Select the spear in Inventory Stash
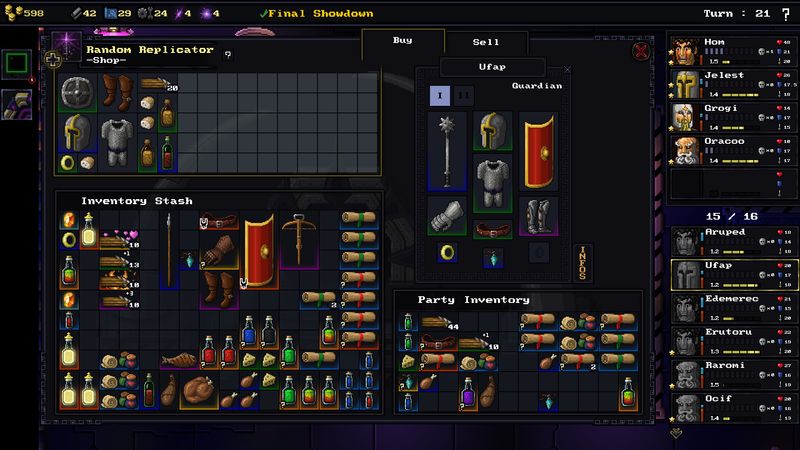The image size is (800, 450). [x=169, y=248]
